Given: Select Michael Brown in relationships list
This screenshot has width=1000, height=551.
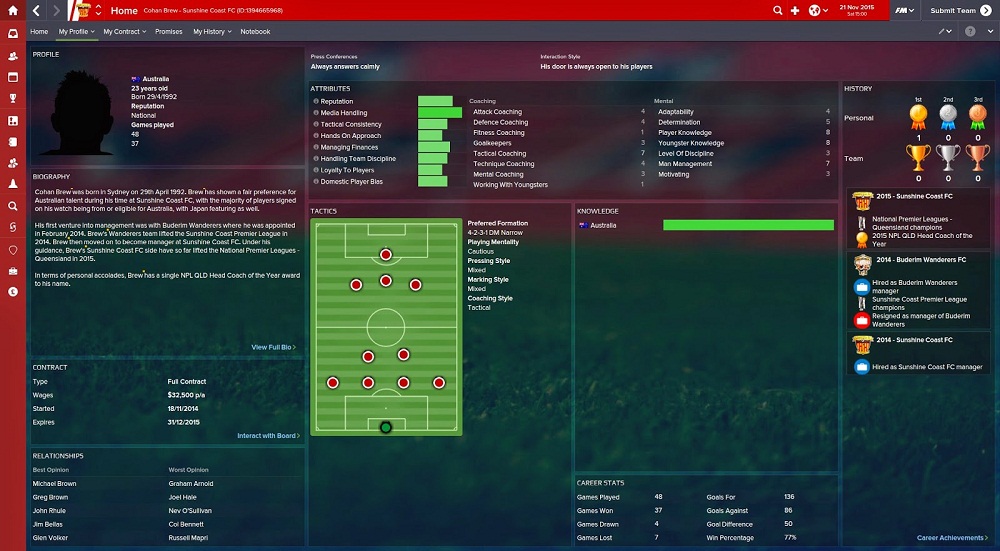Looking at the screenshot, I should [x=55, y=484].
